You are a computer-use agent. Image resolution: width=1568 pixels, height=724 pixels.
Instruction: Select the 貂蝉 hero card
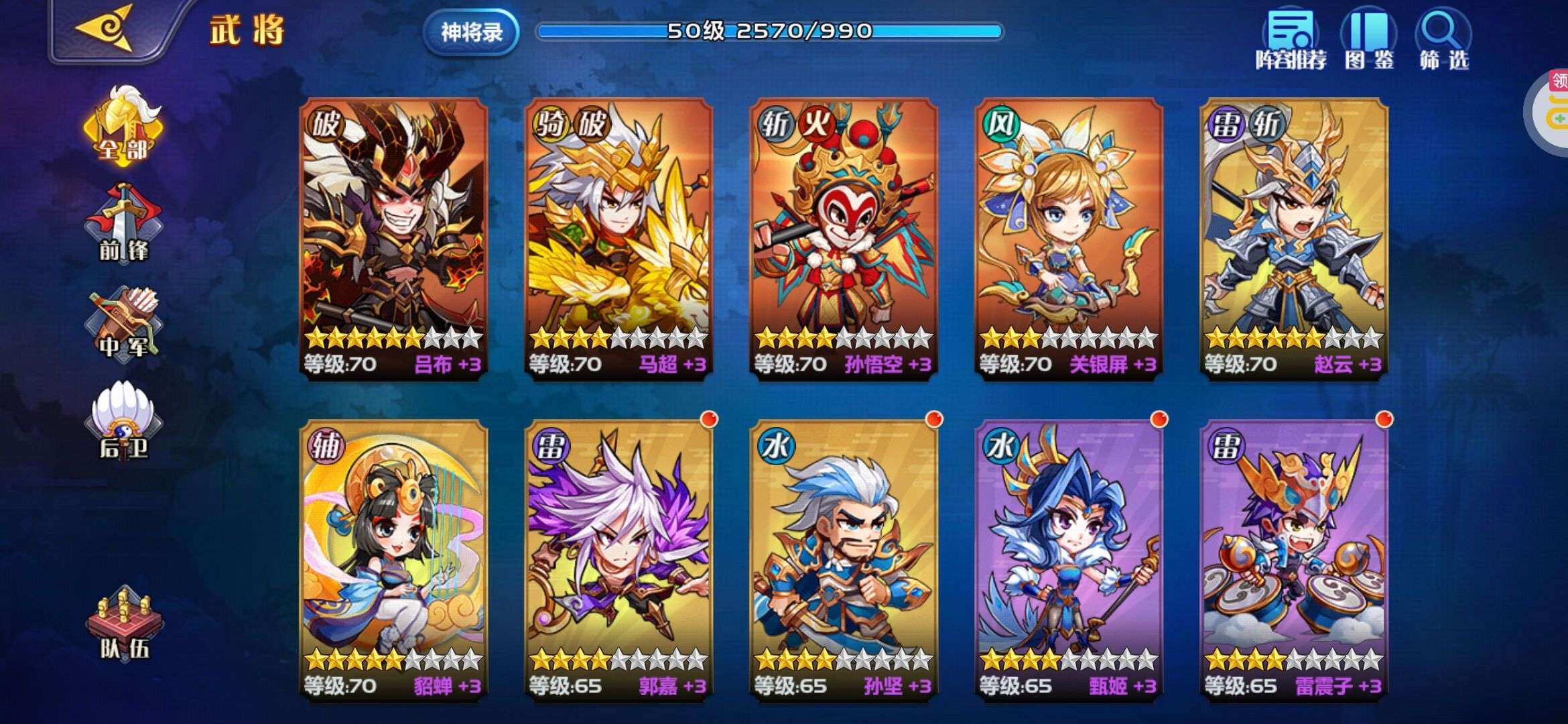pos(393,560)
